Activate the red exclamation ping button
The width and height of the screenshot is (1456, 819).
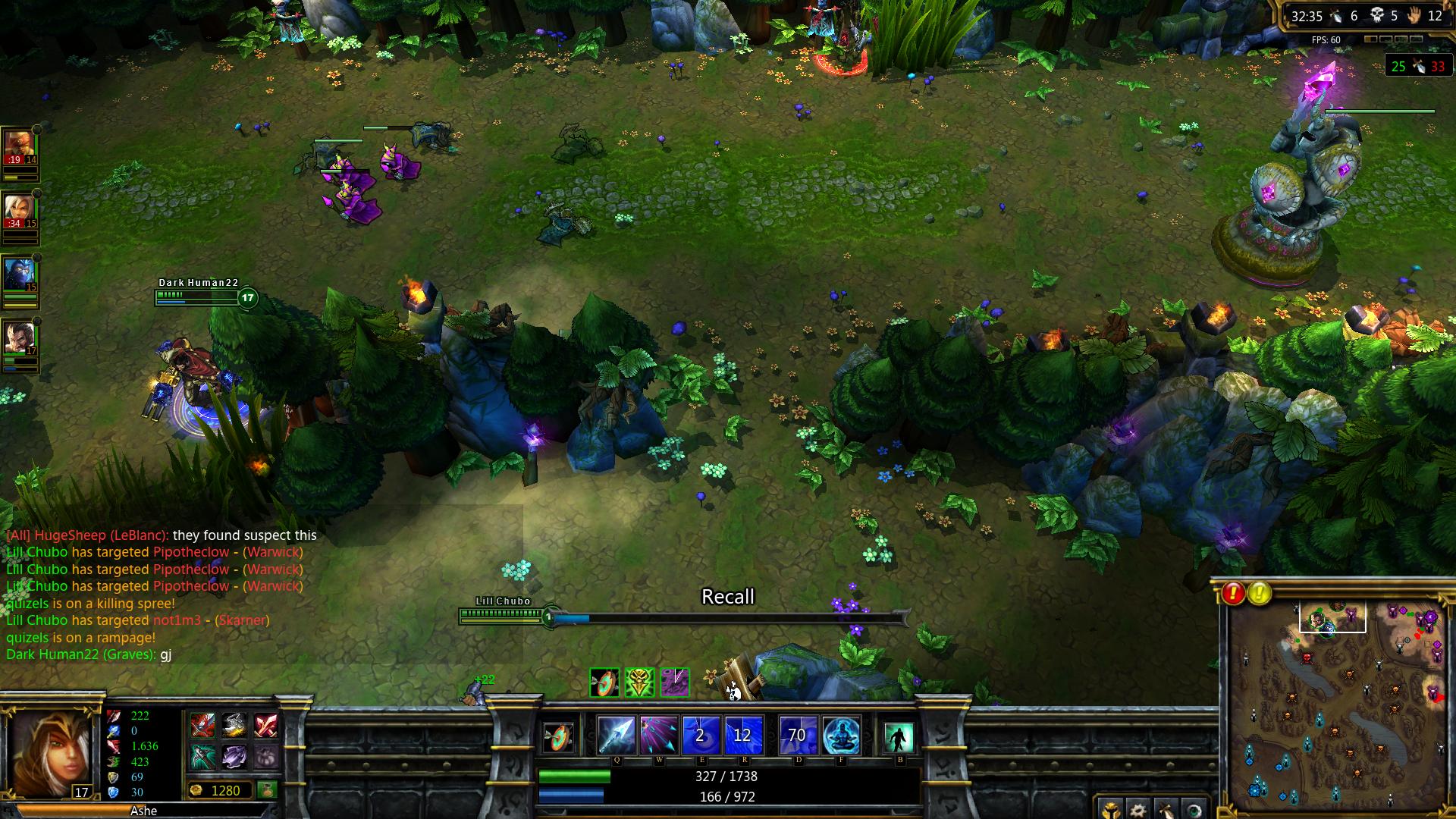click(x=1233, y=593)
